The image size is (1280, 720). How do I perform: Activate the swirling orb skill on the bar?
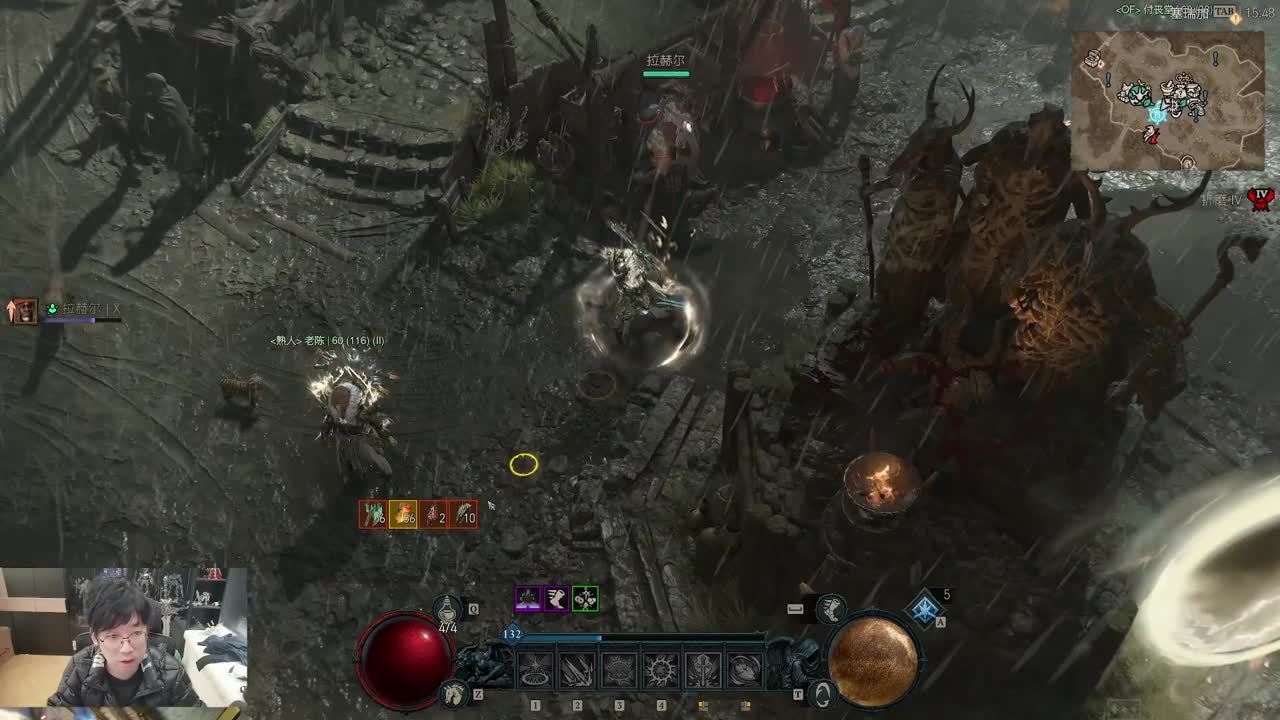745,670
